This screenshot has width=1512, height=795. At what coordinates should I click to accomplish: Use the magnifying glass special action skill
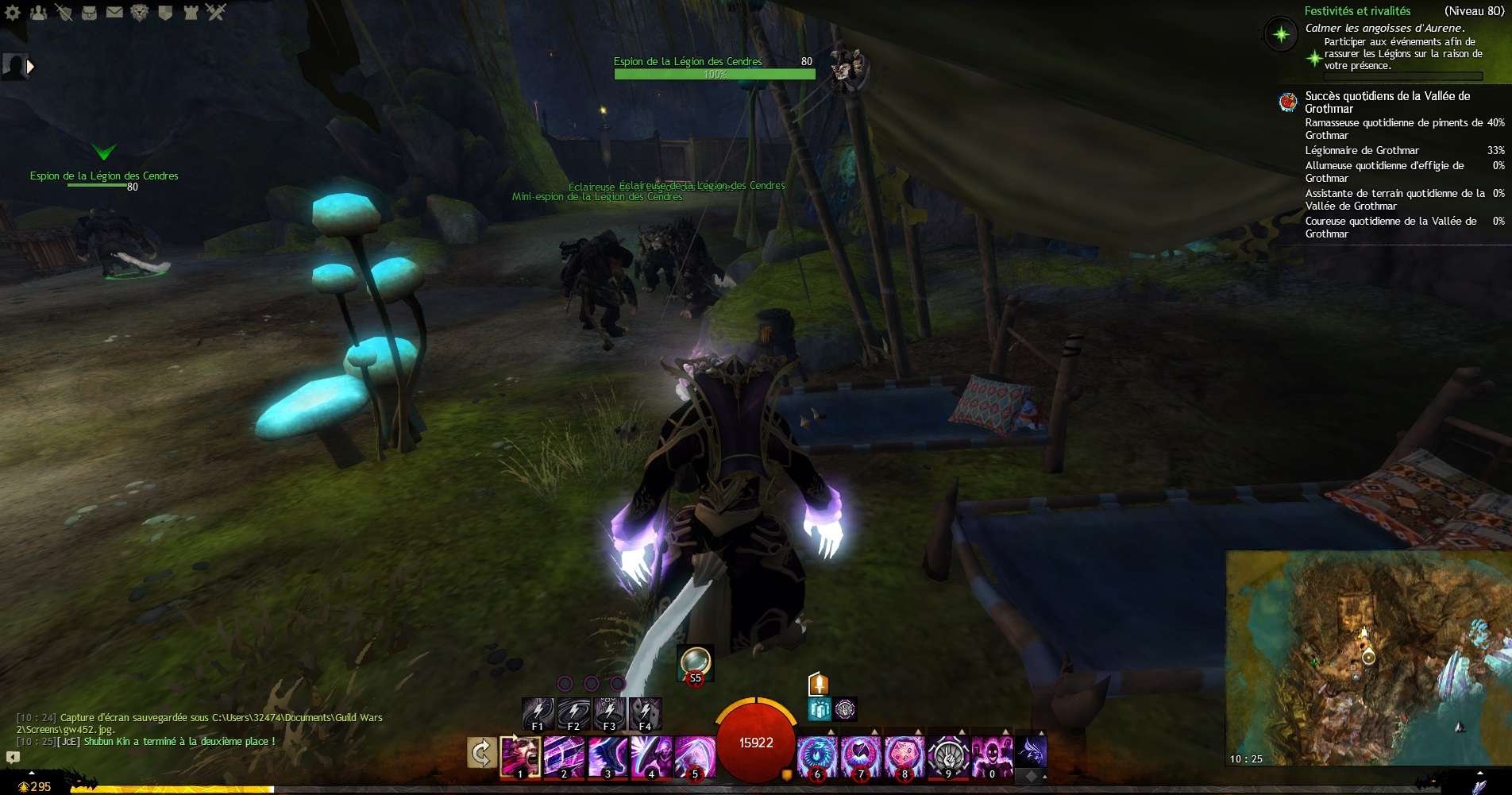(x=695, y=663)
